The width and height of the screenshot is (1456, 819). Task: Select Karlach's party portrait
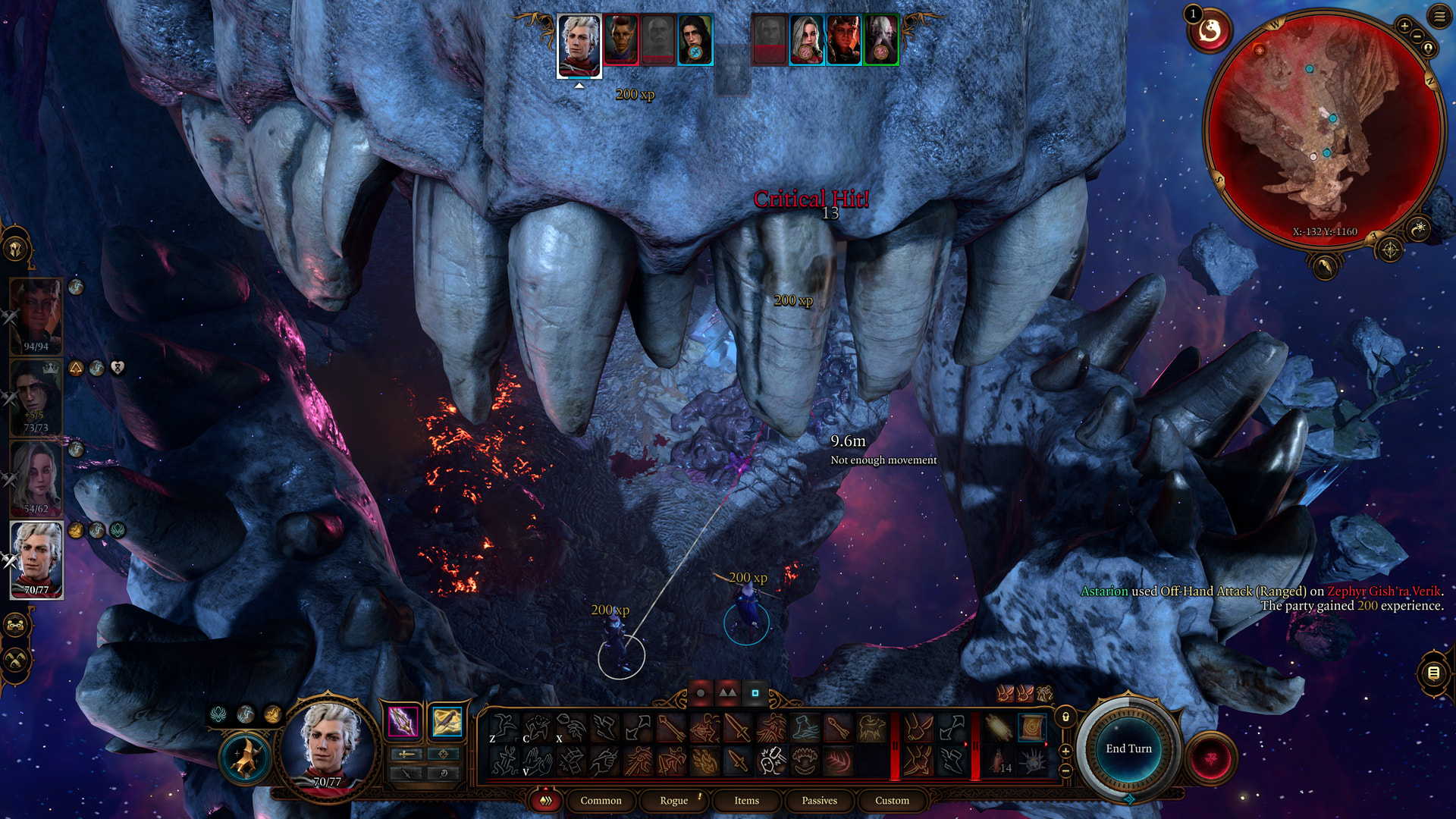36,316
